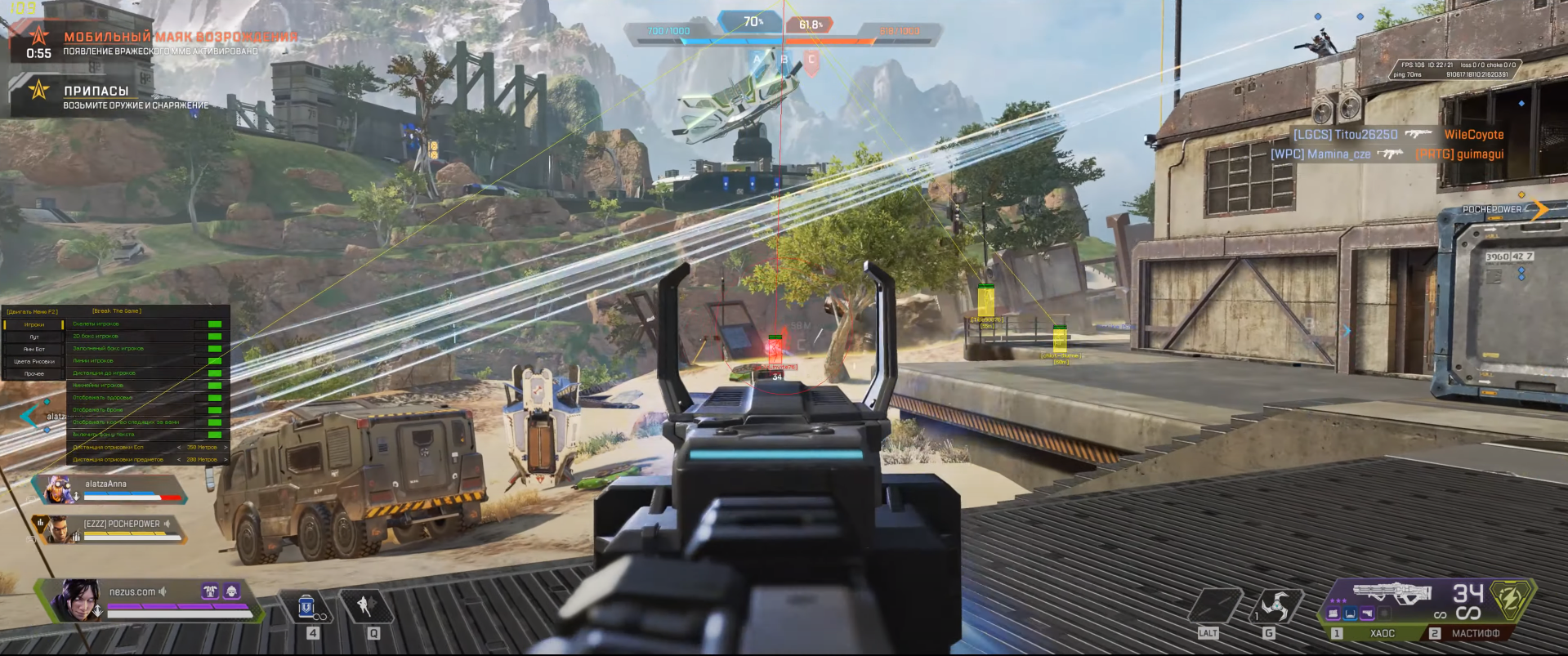Switch to the Лут tab
The width and height of the screenshot is (1568, 656).
tap(34, 337)
